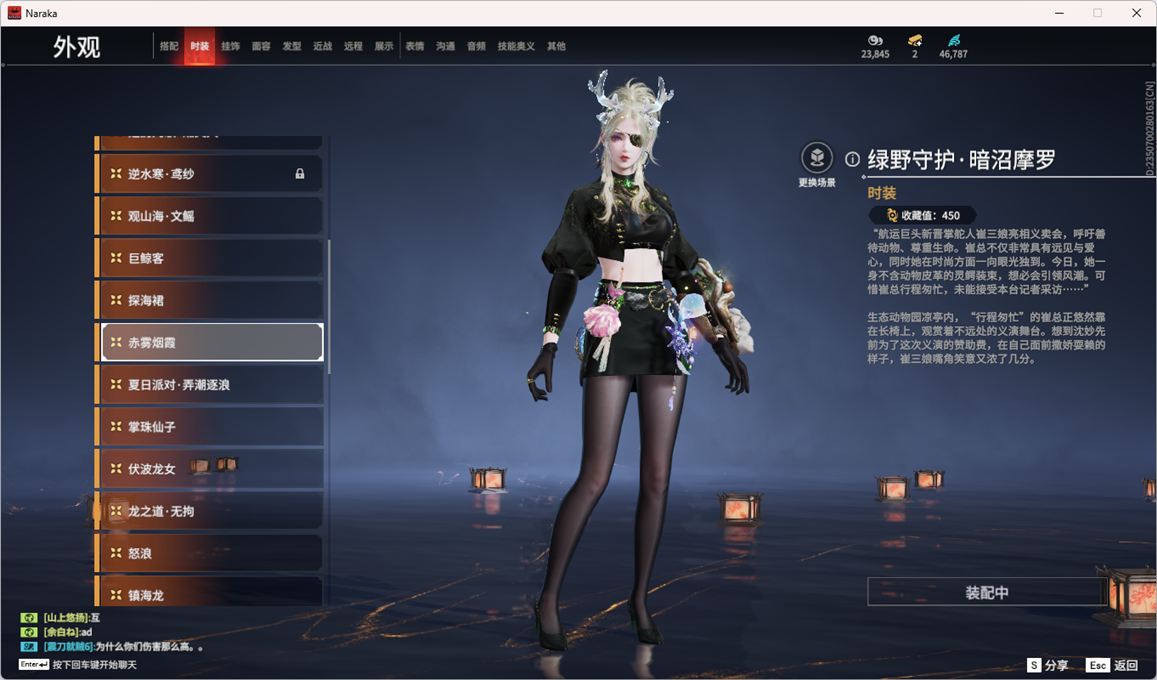The width and height of the screenshot is (1157, 680).
Task: Select the 发型 hairstyle tab
Action: [292, 46]
